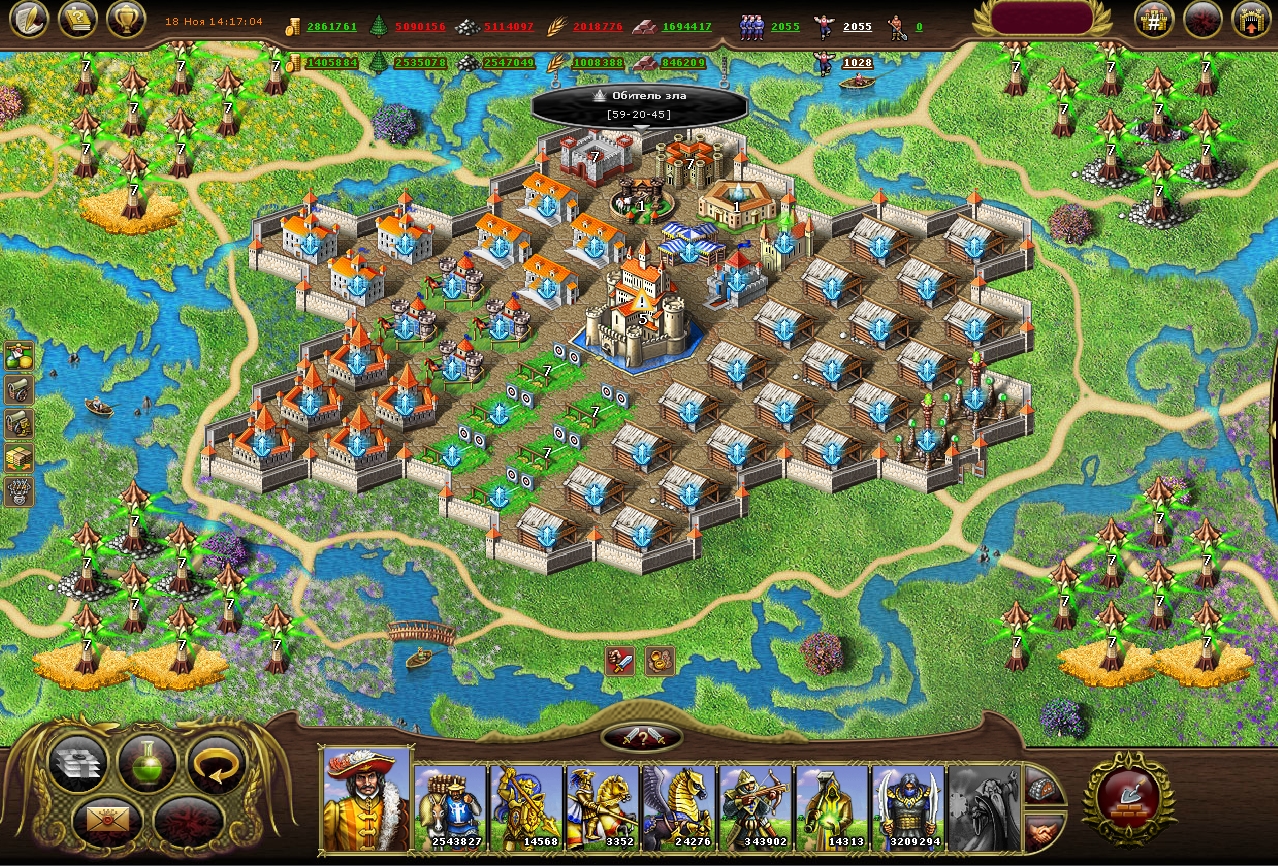Click the hash symbol castle button
The image size is (1278, 866).
(x=1154, y=19)
